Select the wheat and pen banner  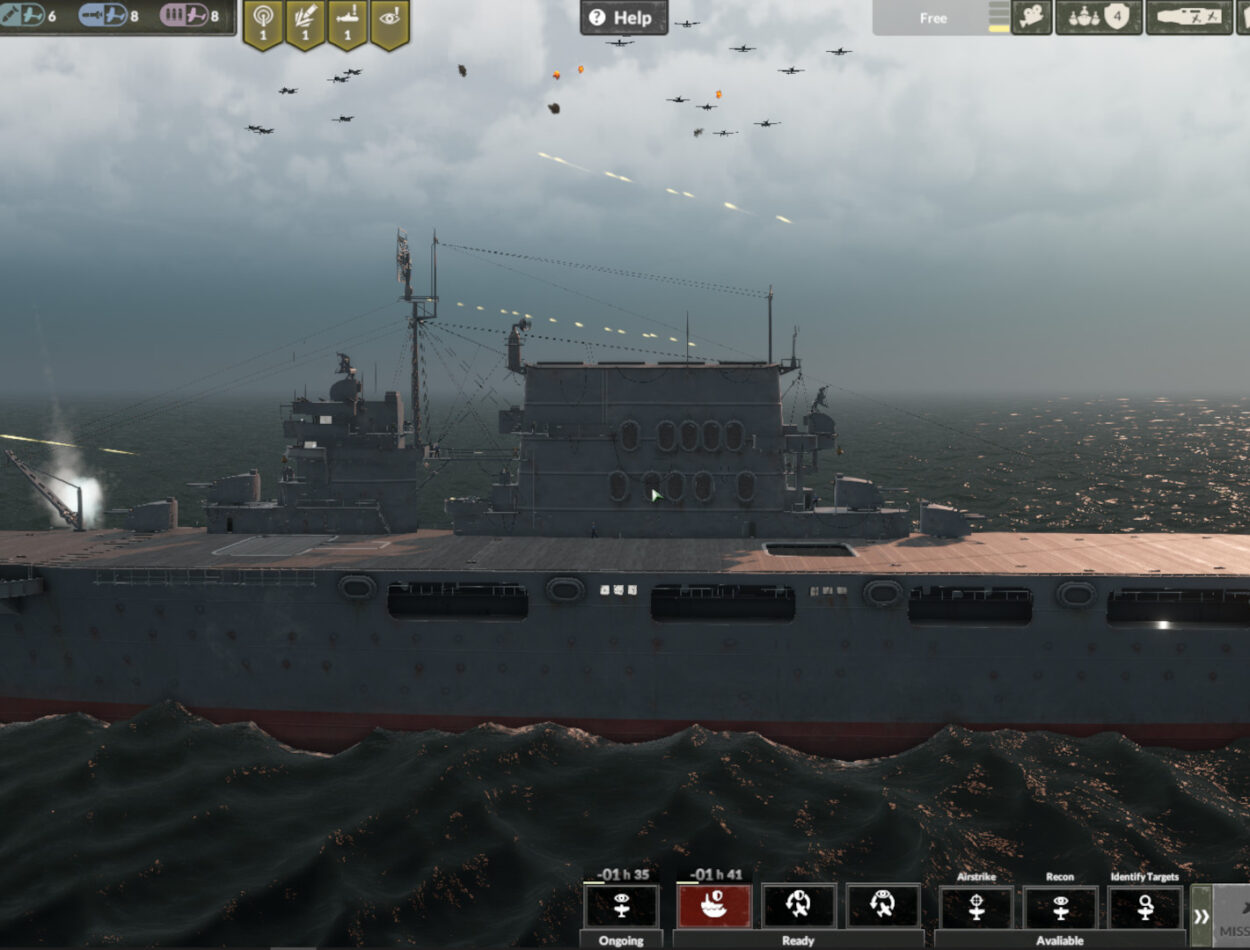(305, 22)
